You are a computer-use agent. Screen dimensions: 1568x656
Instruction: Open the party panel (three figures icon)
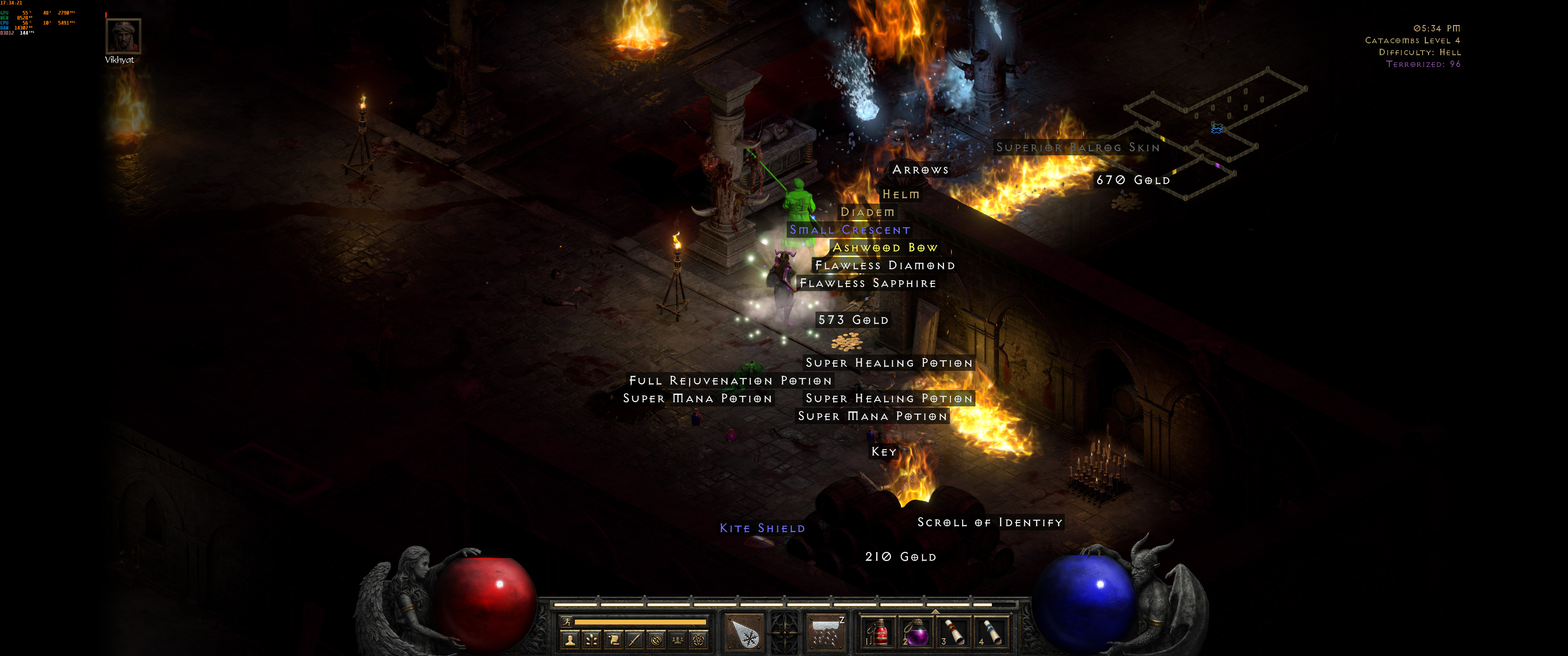(677, 640)
